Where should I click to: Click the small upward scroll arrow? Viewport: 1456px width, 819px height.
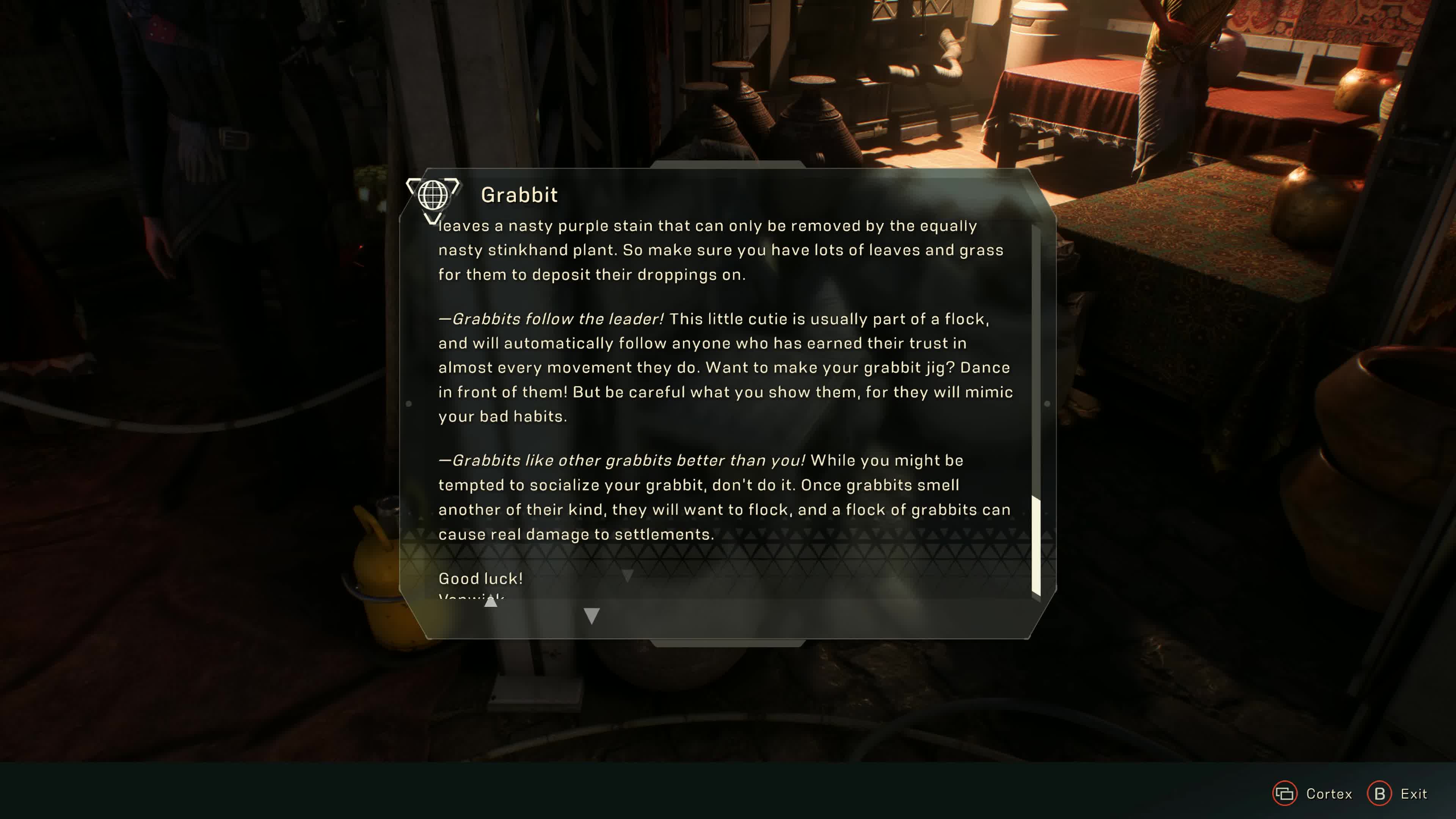coord(491,602)
